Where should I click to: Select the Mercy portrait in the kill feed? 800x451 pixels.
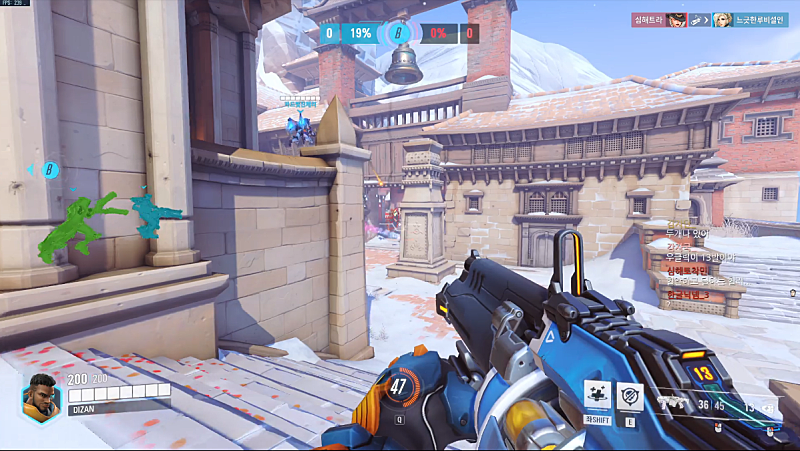[x=721, y=19]
